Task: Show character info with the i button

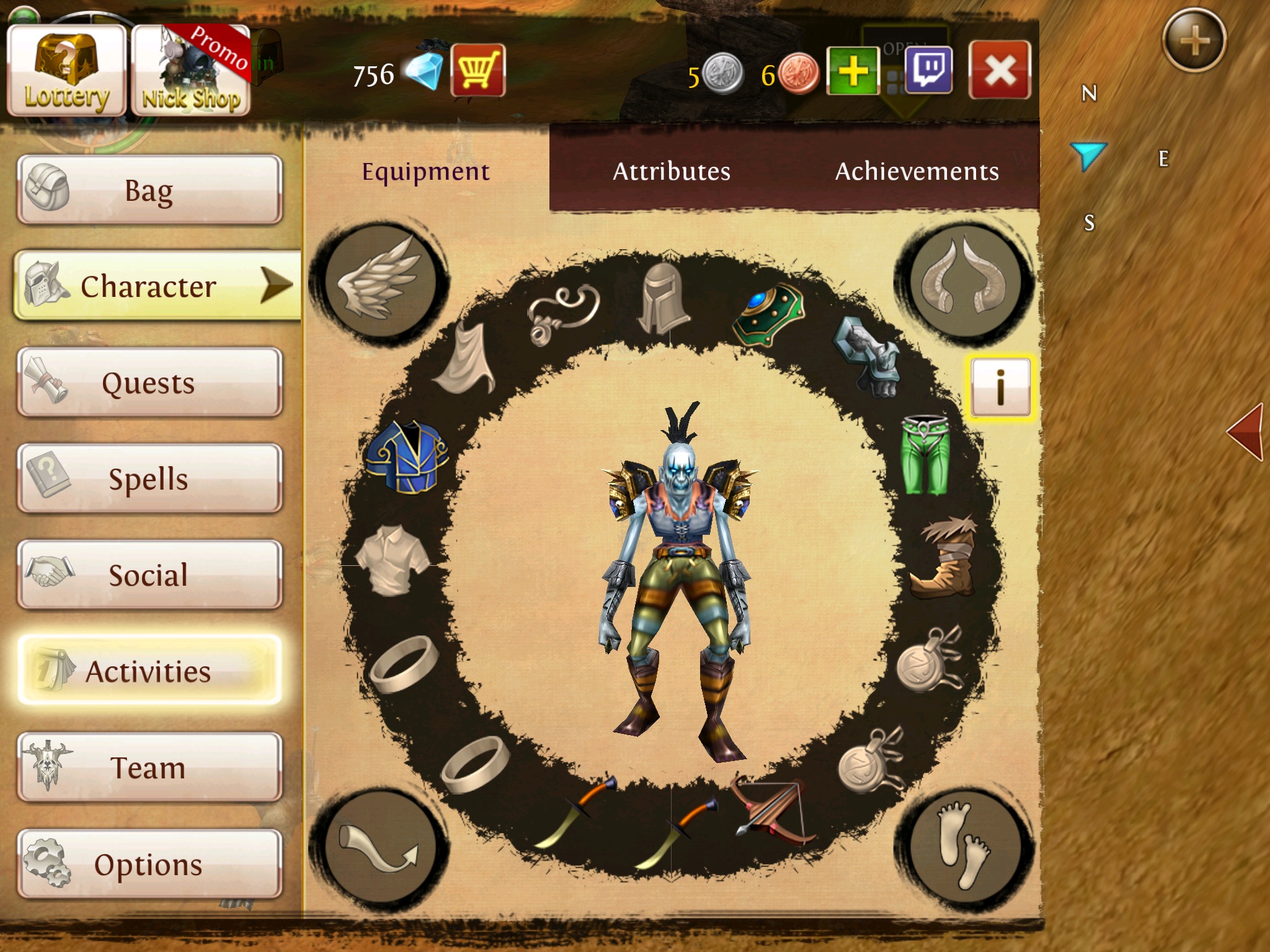Action: [x=1000, y=387]
